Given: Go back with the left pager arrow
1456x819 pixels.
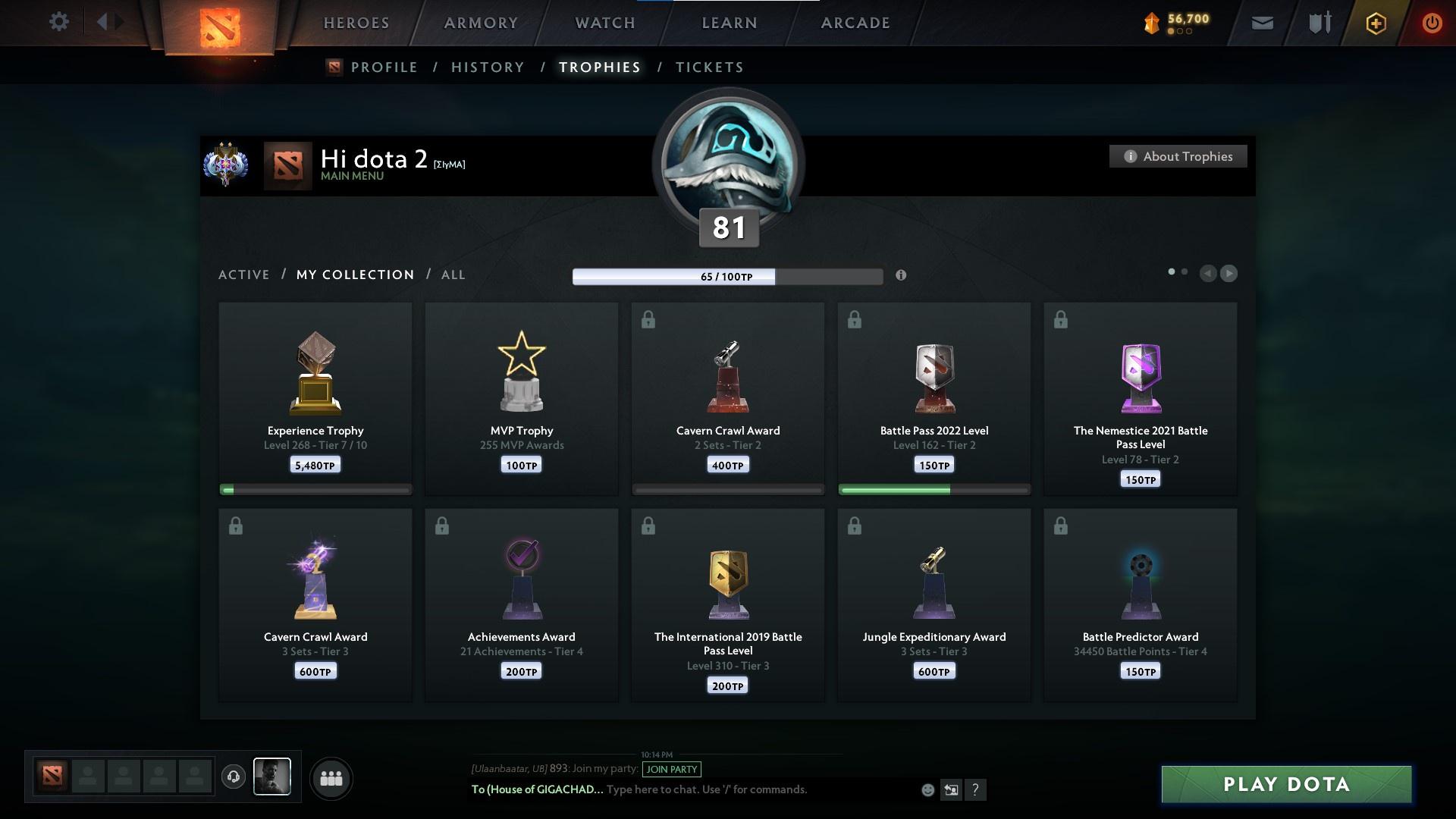Looking at the screenshot, I should (x=1208, y=274).
